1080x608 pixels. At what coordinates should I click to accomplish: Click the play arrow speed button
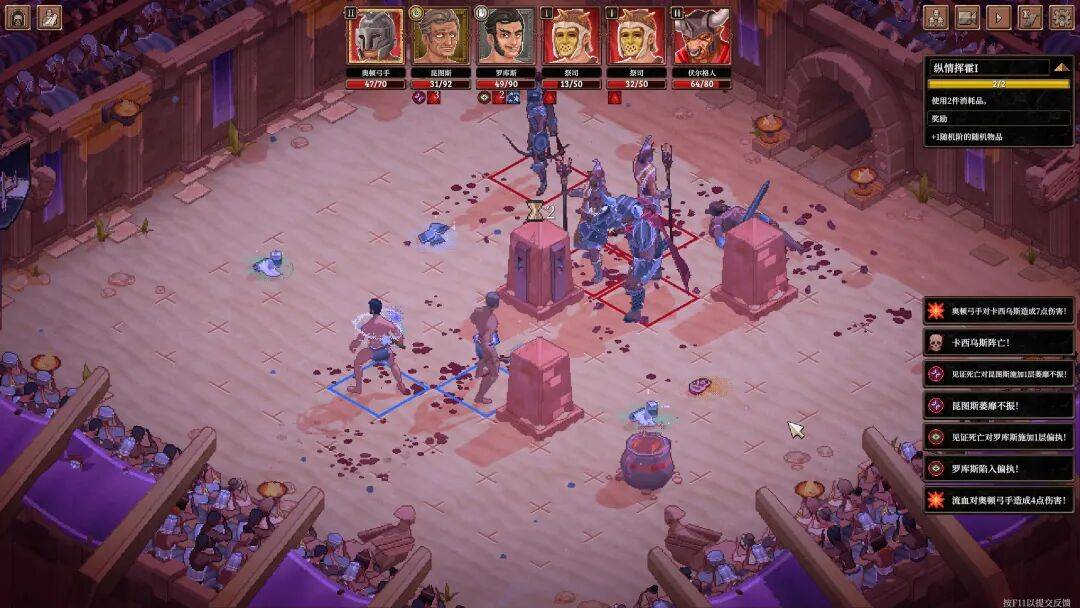click(x=998, y=17)
